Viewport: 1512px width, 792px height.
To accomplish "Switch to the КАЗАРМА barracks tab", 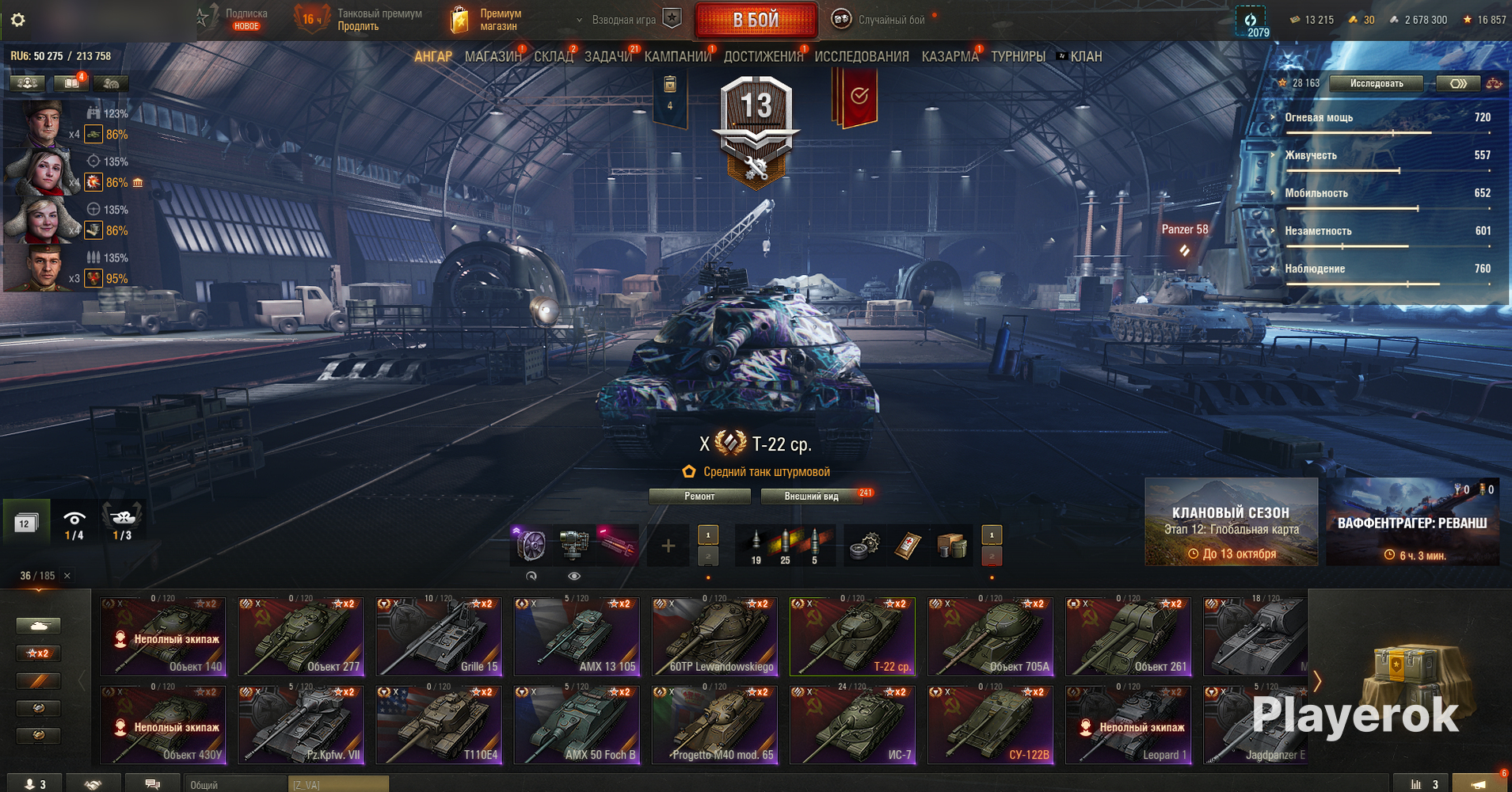I will 950,57.
